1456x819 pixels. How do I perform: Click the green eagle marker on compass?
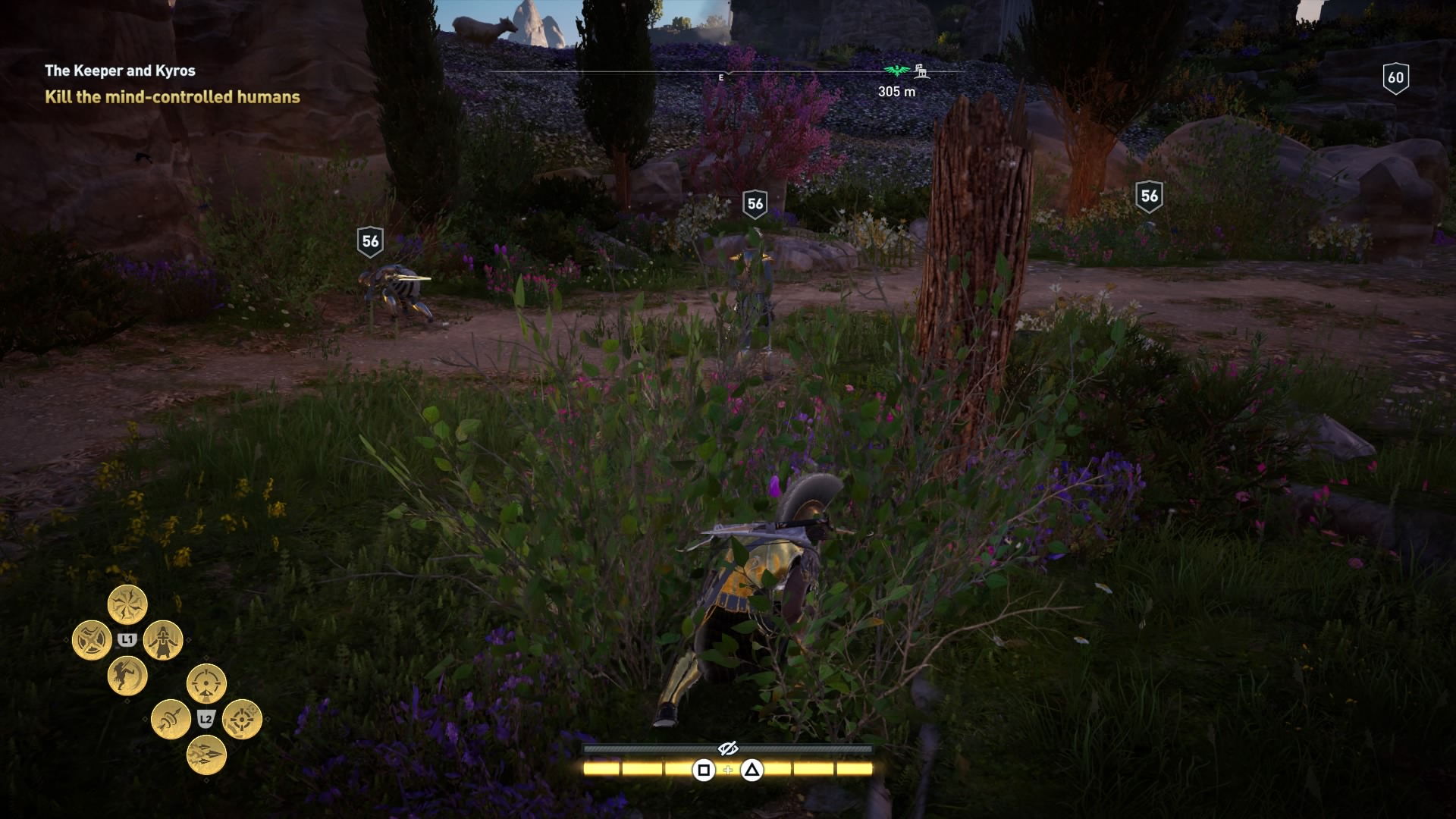pyautogui.click(x=896, y=71)
